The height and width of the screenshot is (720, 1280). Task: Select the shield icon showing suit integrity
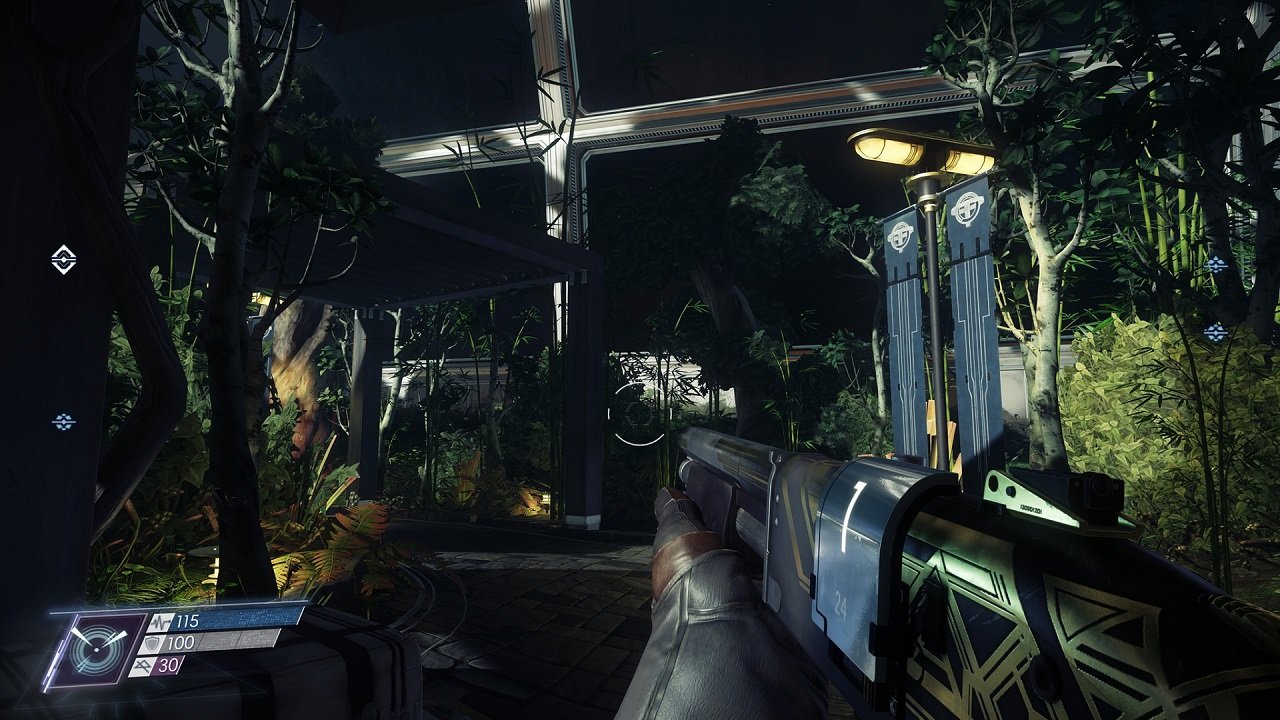pos(152,642)
